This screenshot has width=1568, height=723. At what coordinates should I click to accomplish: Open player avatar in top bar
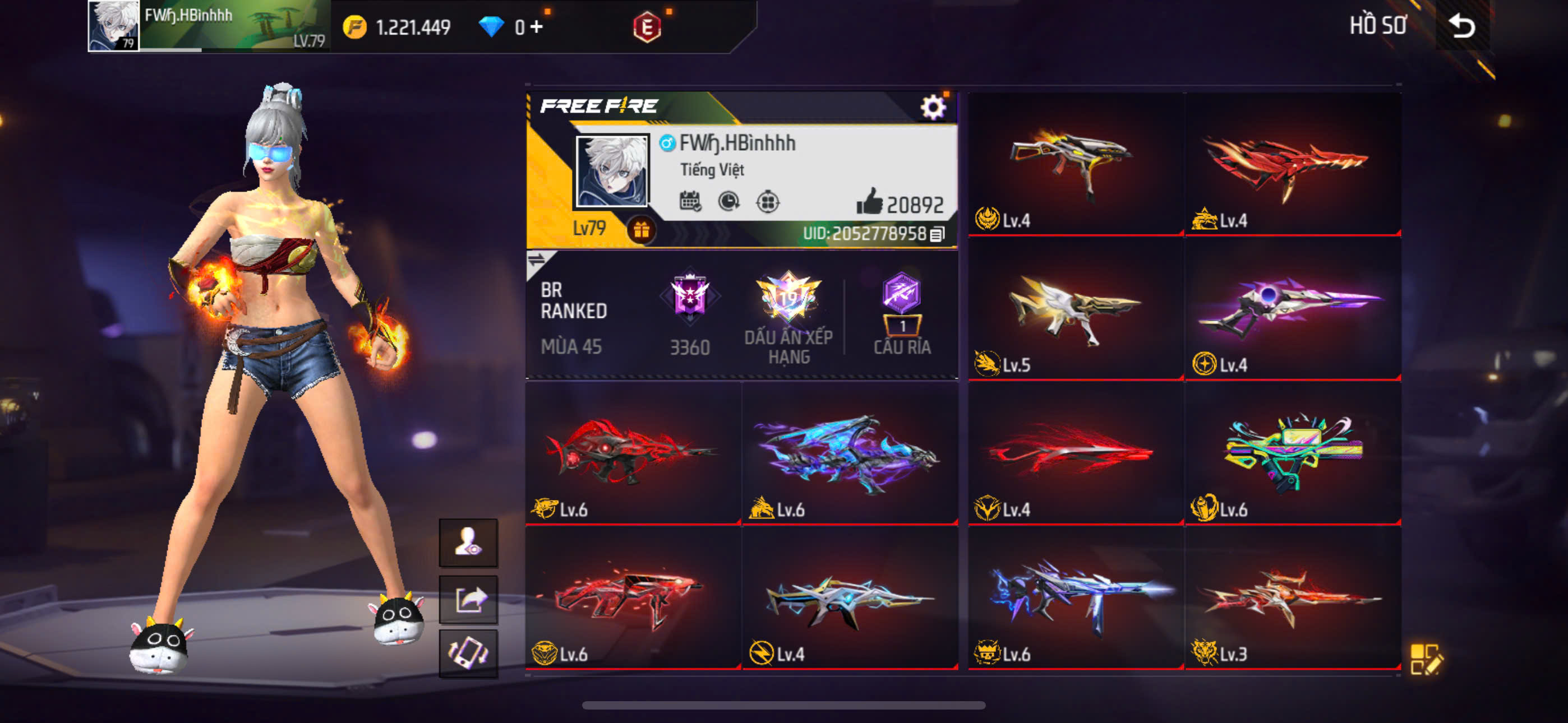tap(113, 26)
